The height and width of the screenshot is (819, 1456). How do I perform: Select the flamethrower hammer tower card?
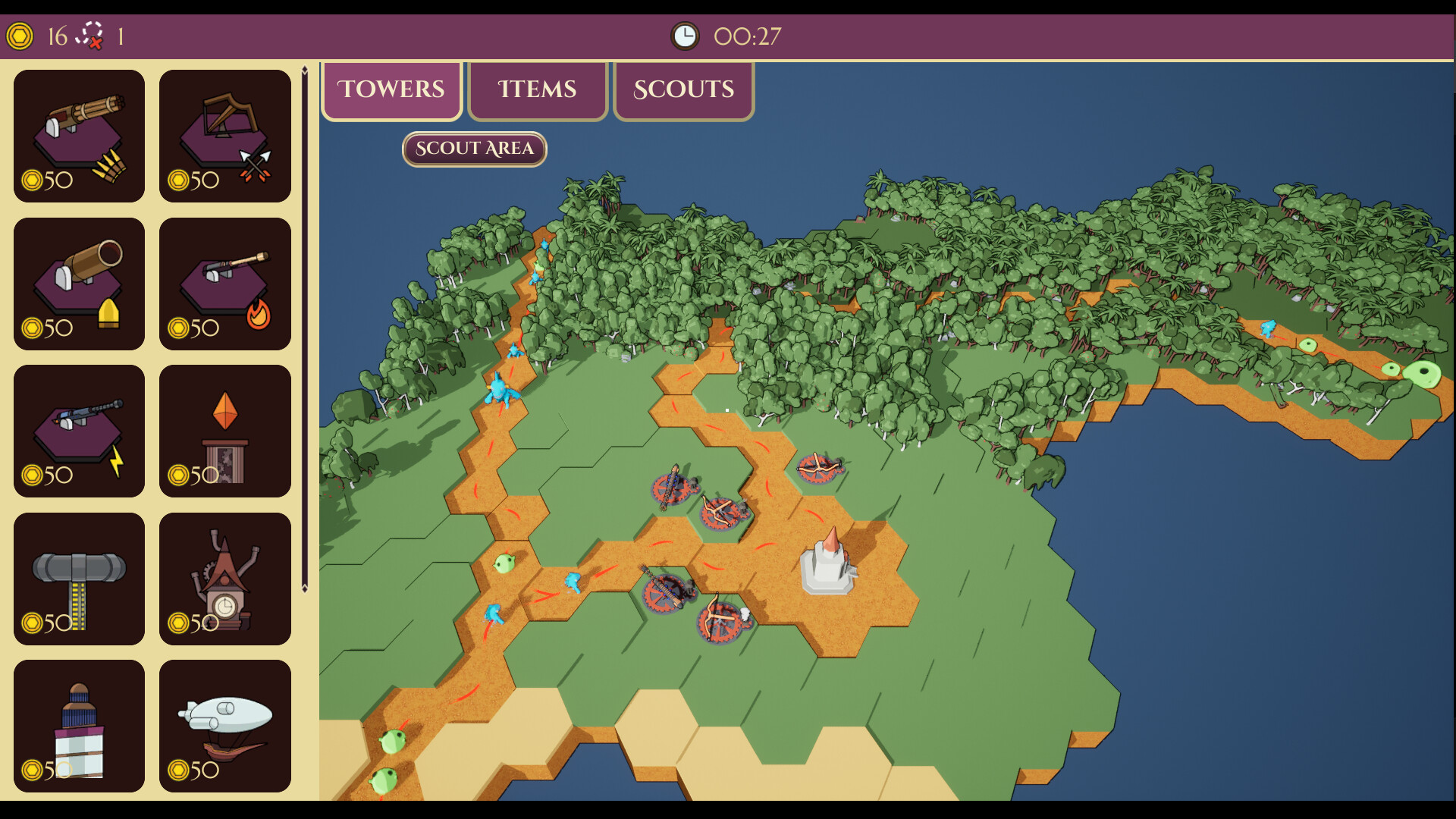tap(225, 284)
